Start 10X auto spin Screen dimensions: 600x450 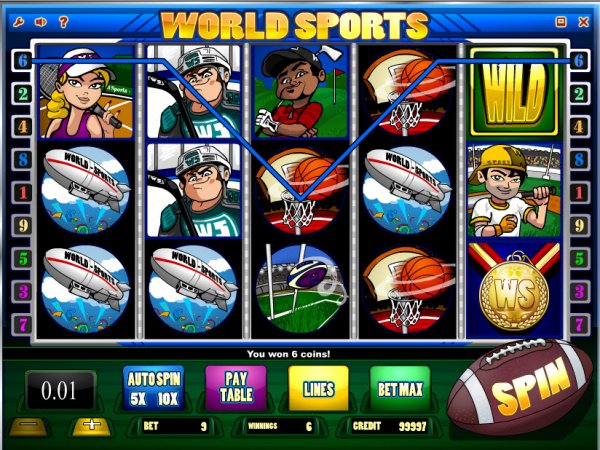pyautogui.click(x=165, y=397)
